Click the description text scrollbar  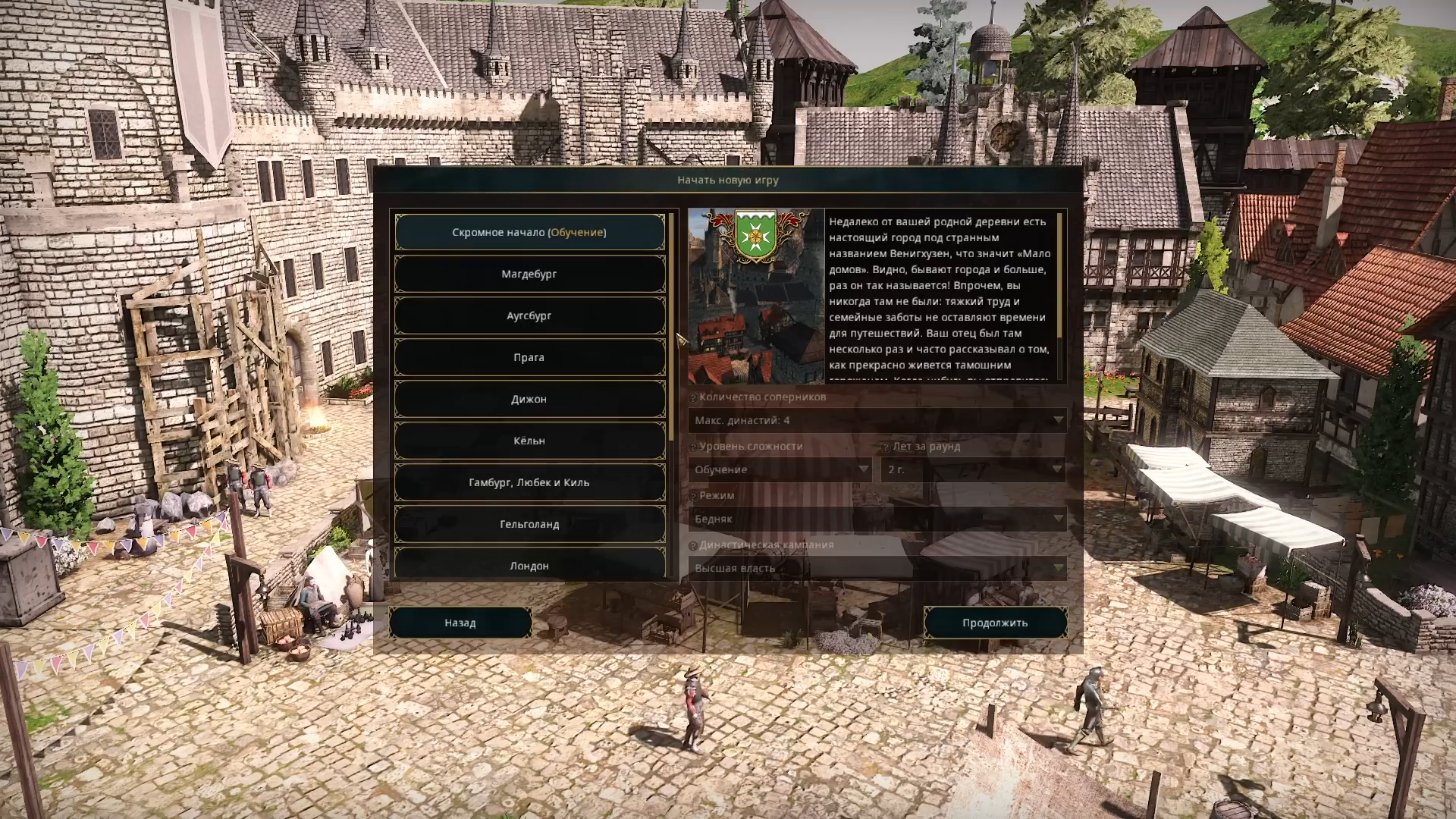point(1059,277)
